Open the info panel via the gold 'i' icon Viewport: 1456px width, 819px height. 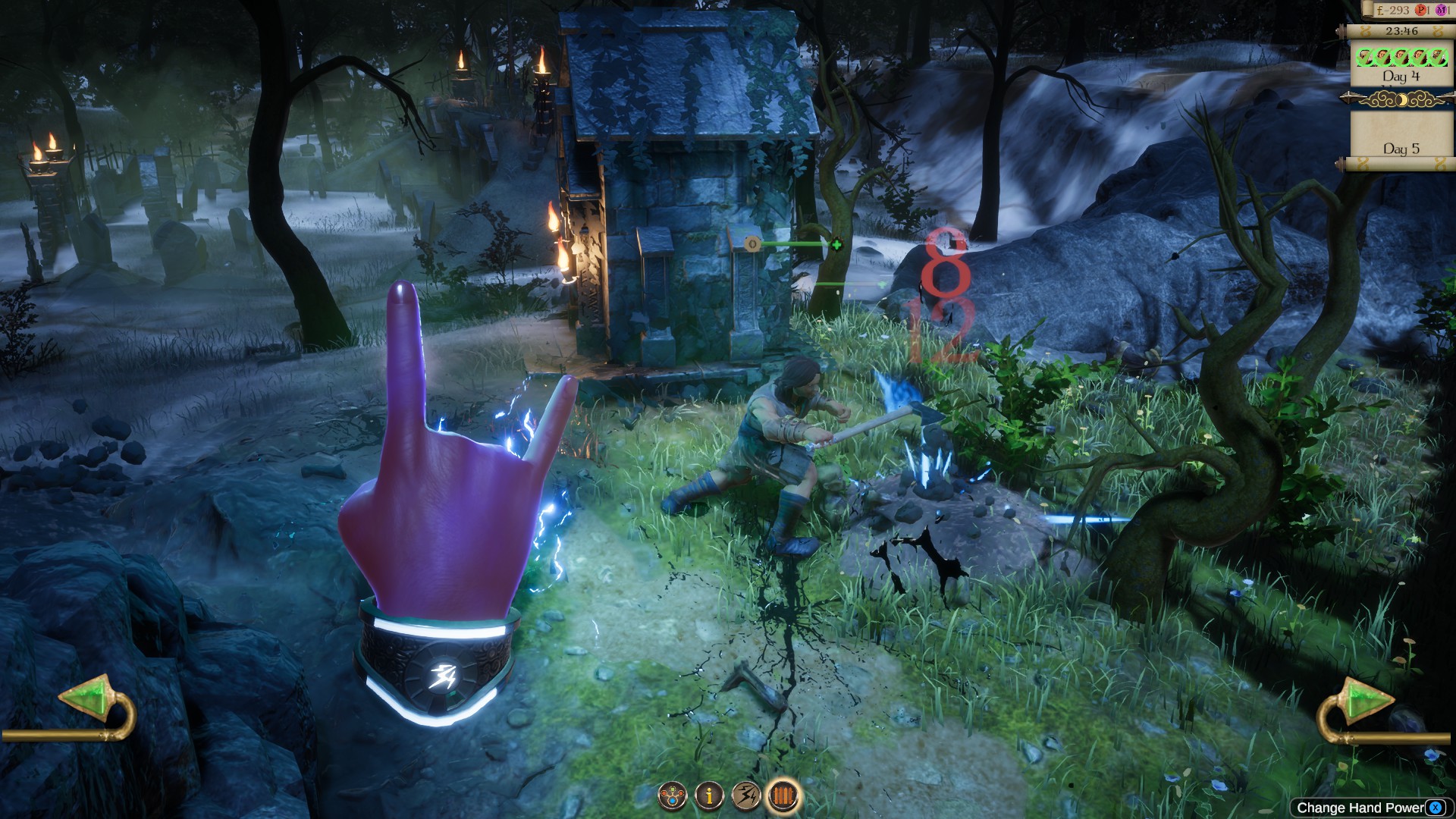pyautogui.click(x=709, y=795)
